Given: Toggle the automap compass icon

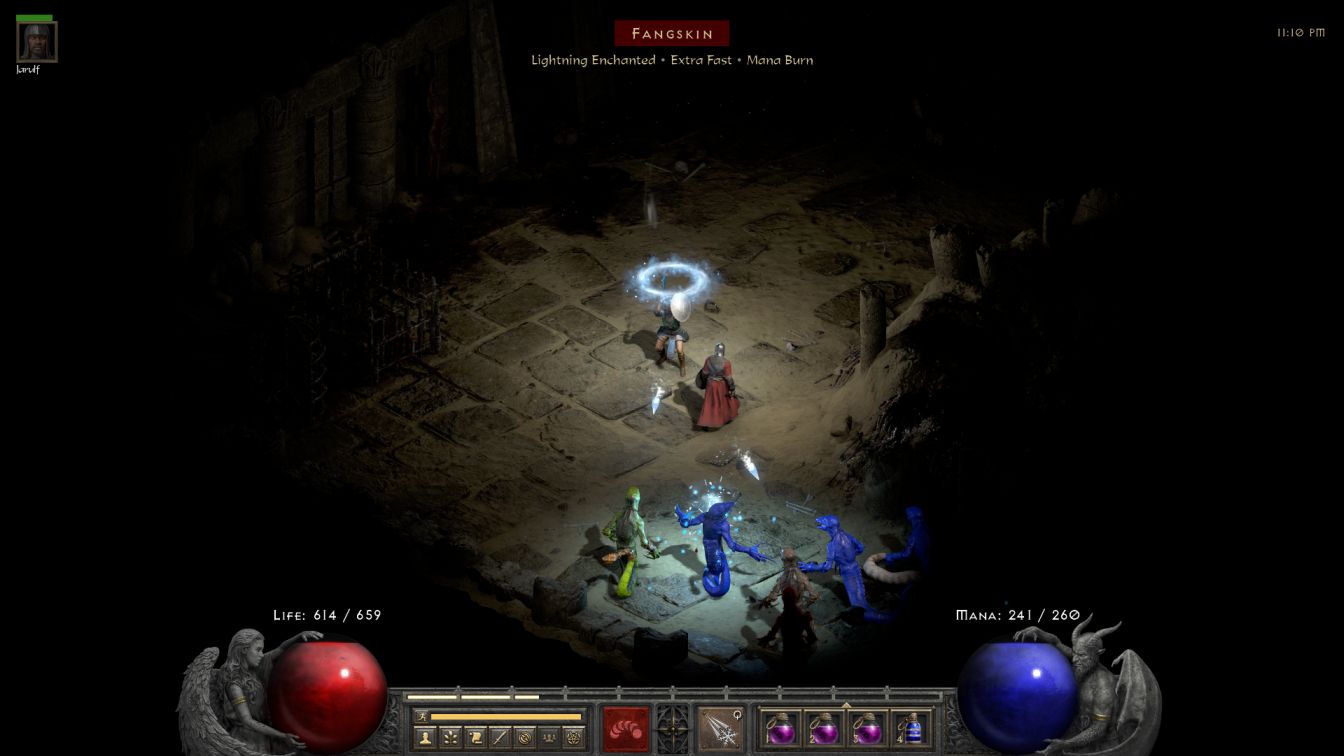Looking at the screenshot, I should click(524, 738).
